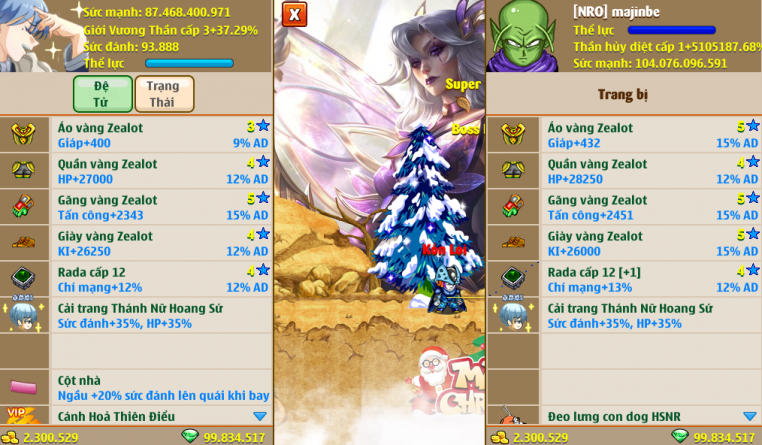Image resolution: width=762 pixels, height=445 pixels.
Task: View Giày vàng Zealot with KI+26000
Action: [650, 243]
